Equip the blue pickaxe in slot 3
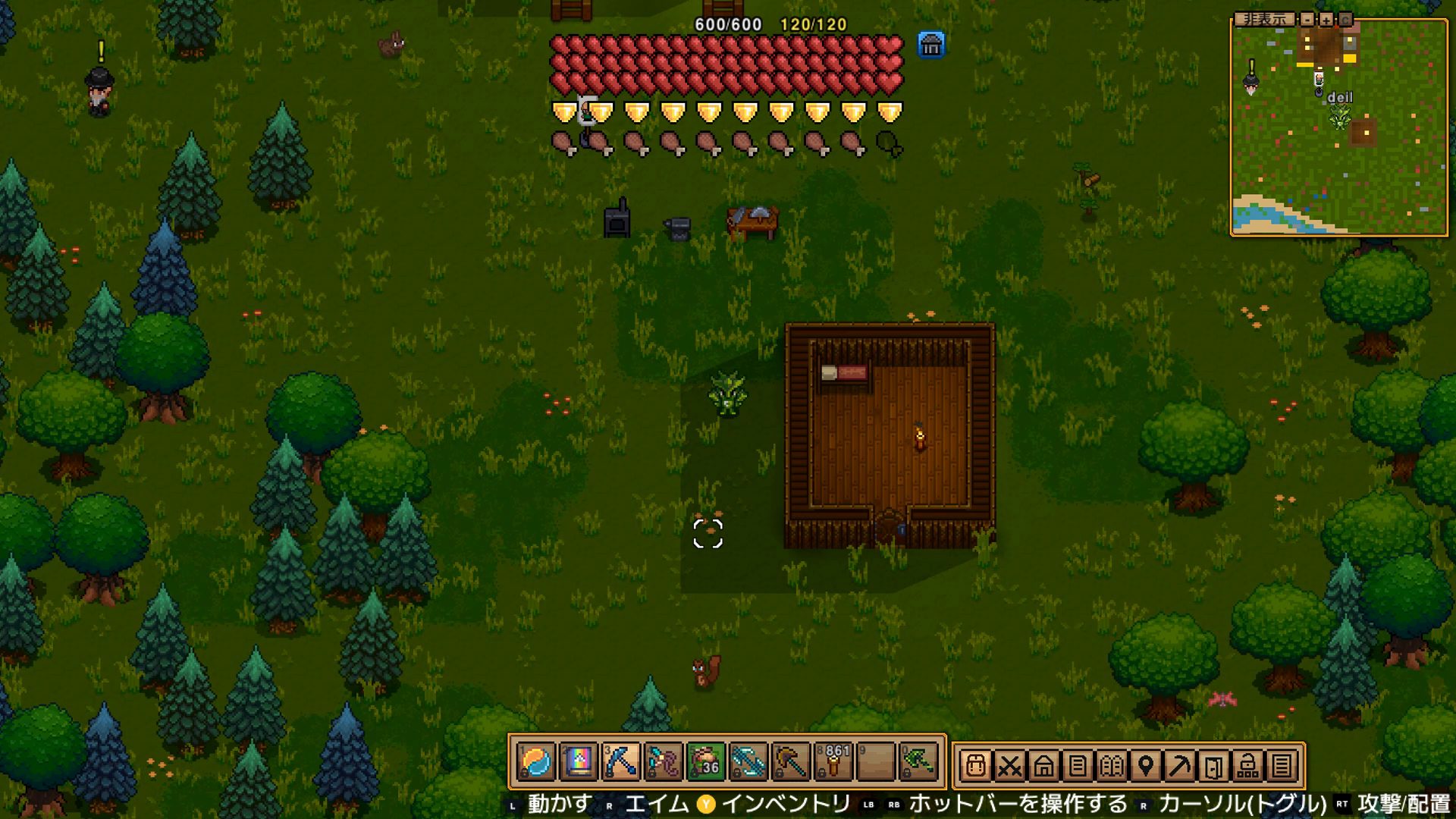Screen dimensions: 1456x819 tap(621, 762)
